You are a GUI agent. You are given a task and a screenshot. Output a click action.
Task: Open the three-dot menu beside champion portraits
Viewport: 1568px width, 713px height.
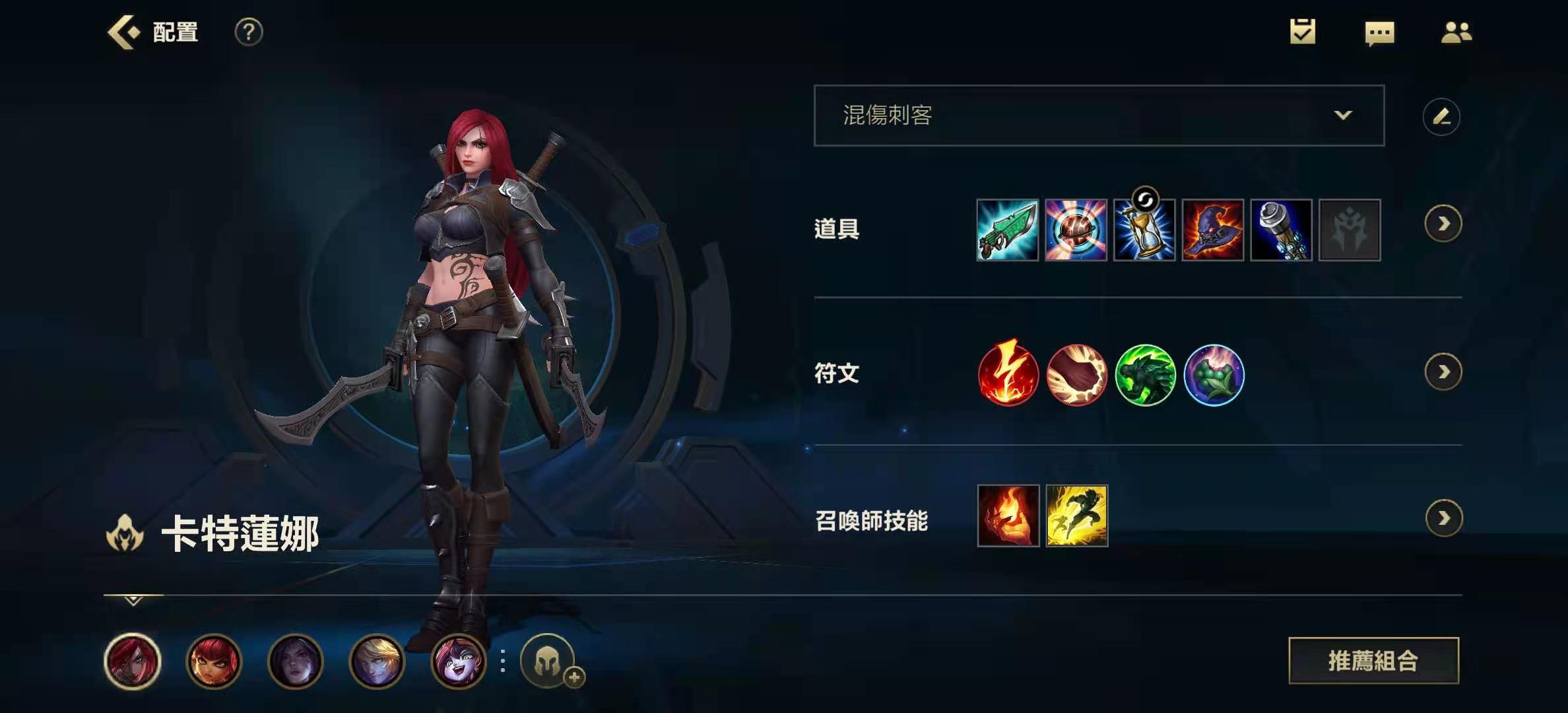pos(502,662)
